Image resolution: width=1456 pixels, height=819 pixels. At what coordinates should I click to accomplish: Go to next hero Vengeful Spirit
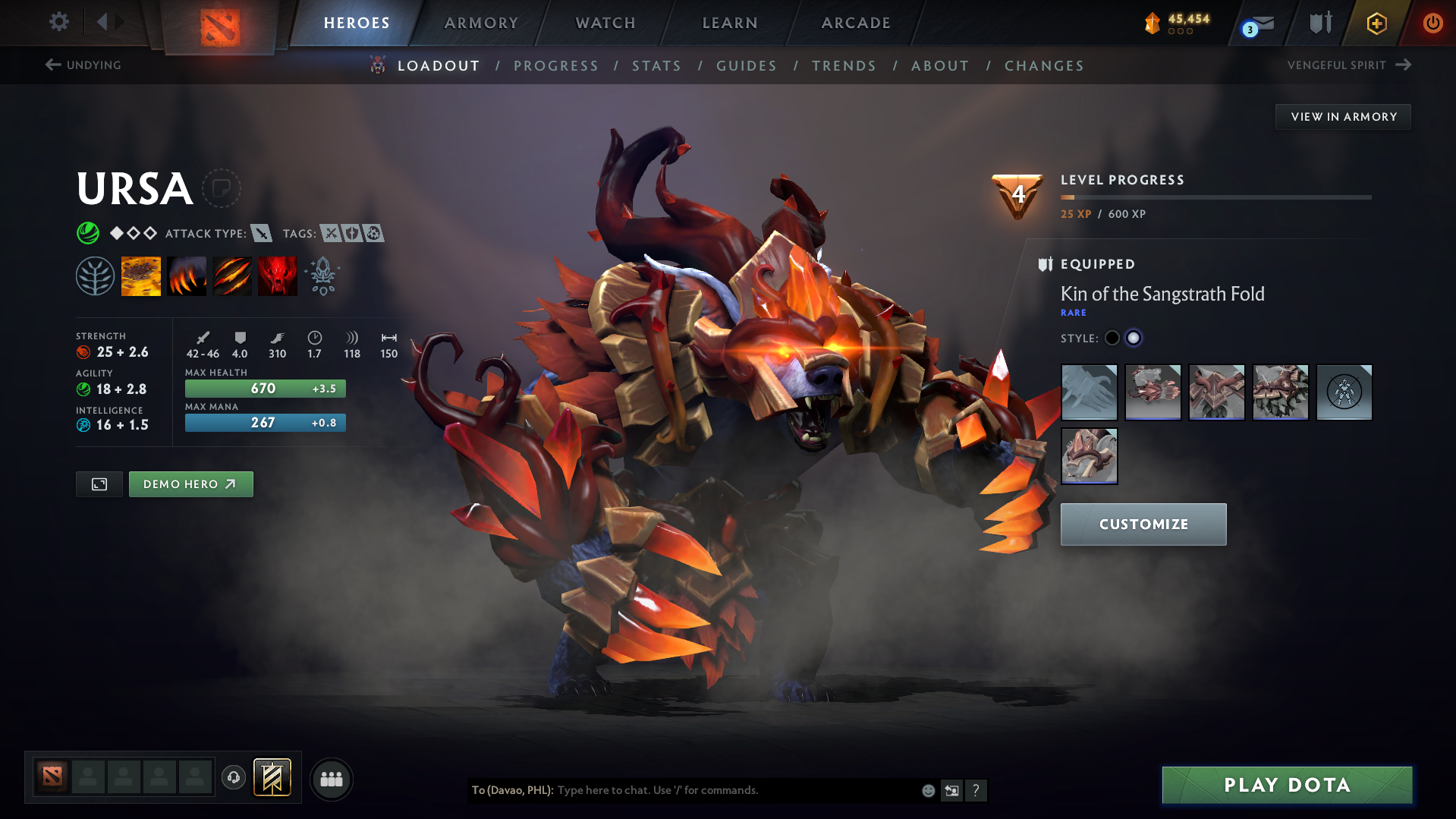pos(1348,65)
